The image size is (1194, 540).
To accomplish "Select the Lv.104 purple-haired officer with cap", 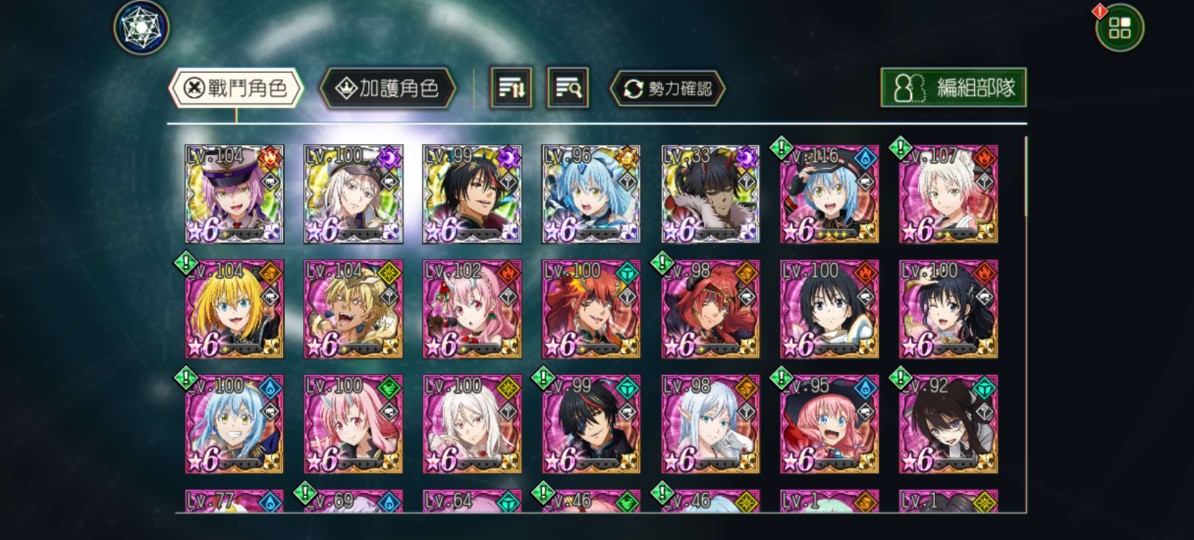I will [x=234, y=194].
